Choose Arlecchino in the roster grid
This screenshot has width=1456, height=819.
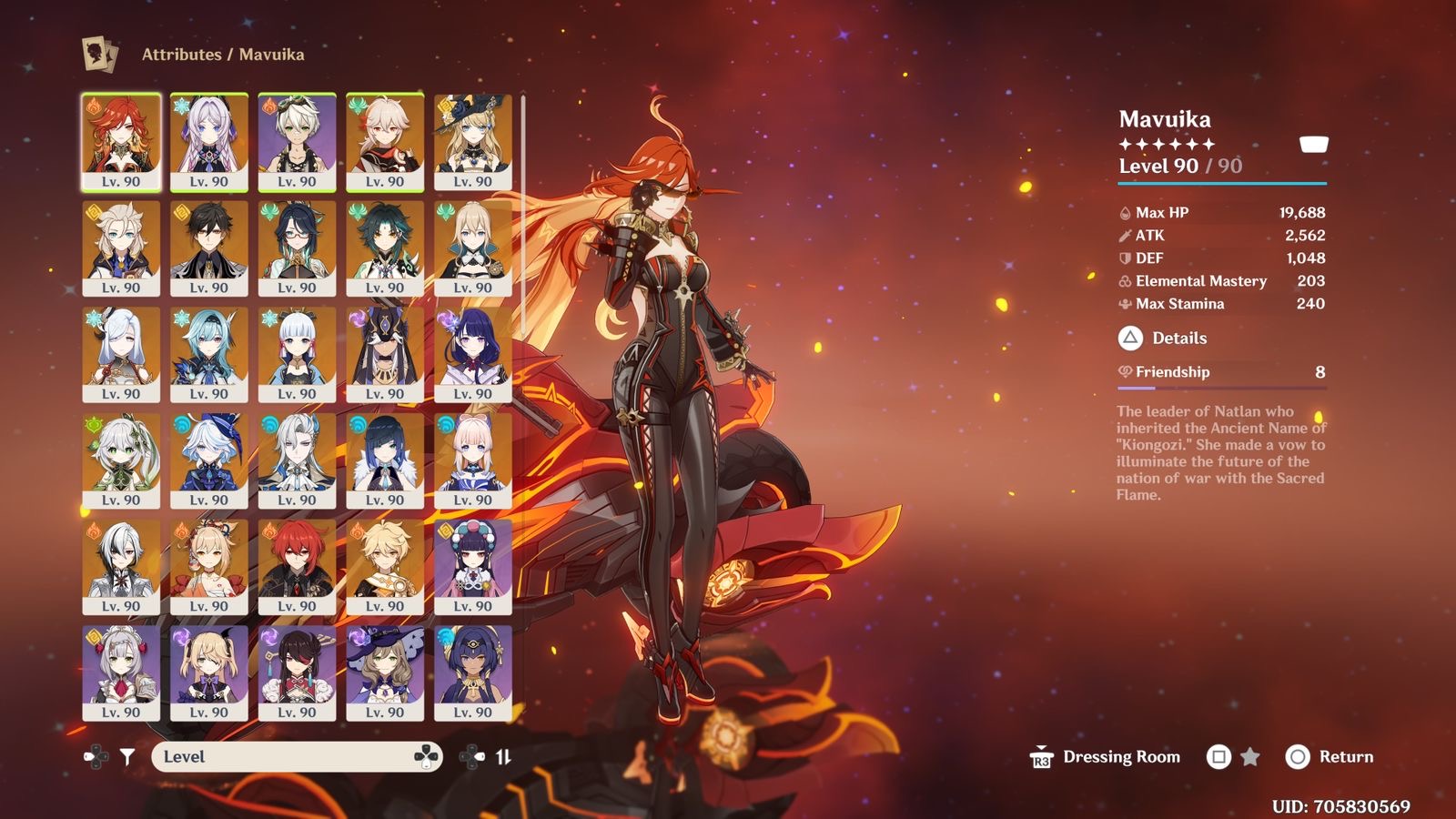point(121,567)
